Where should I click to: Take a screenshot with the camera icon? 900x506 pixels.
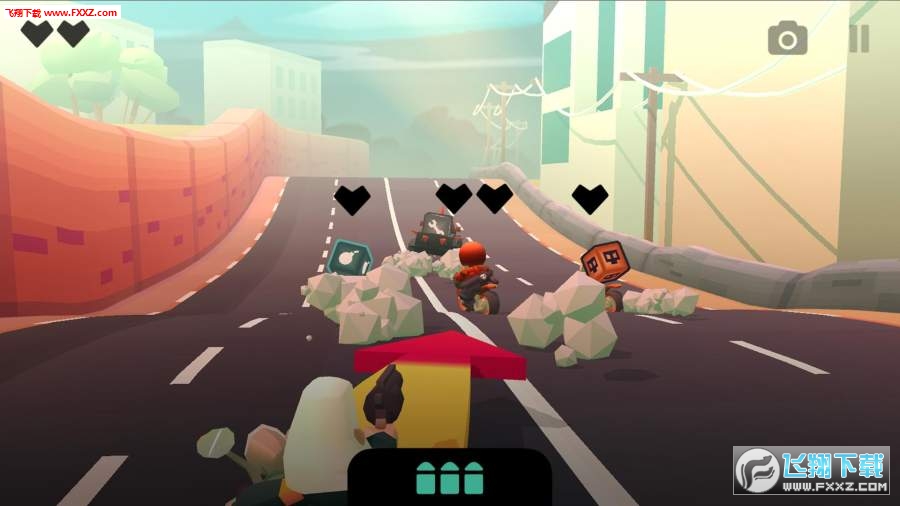(787, 39)
